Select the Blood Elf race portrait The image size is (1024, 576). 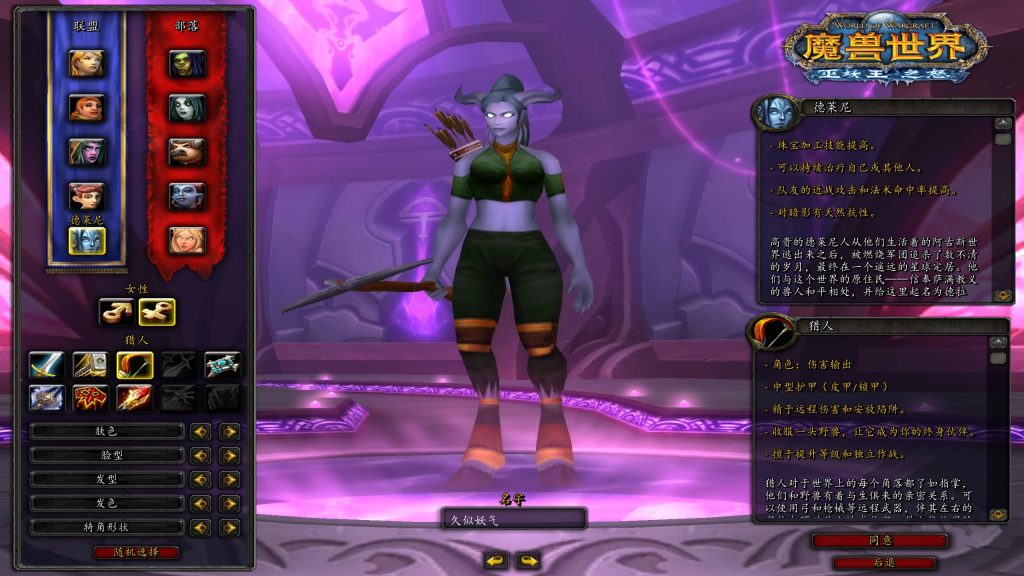pos(187,239)
